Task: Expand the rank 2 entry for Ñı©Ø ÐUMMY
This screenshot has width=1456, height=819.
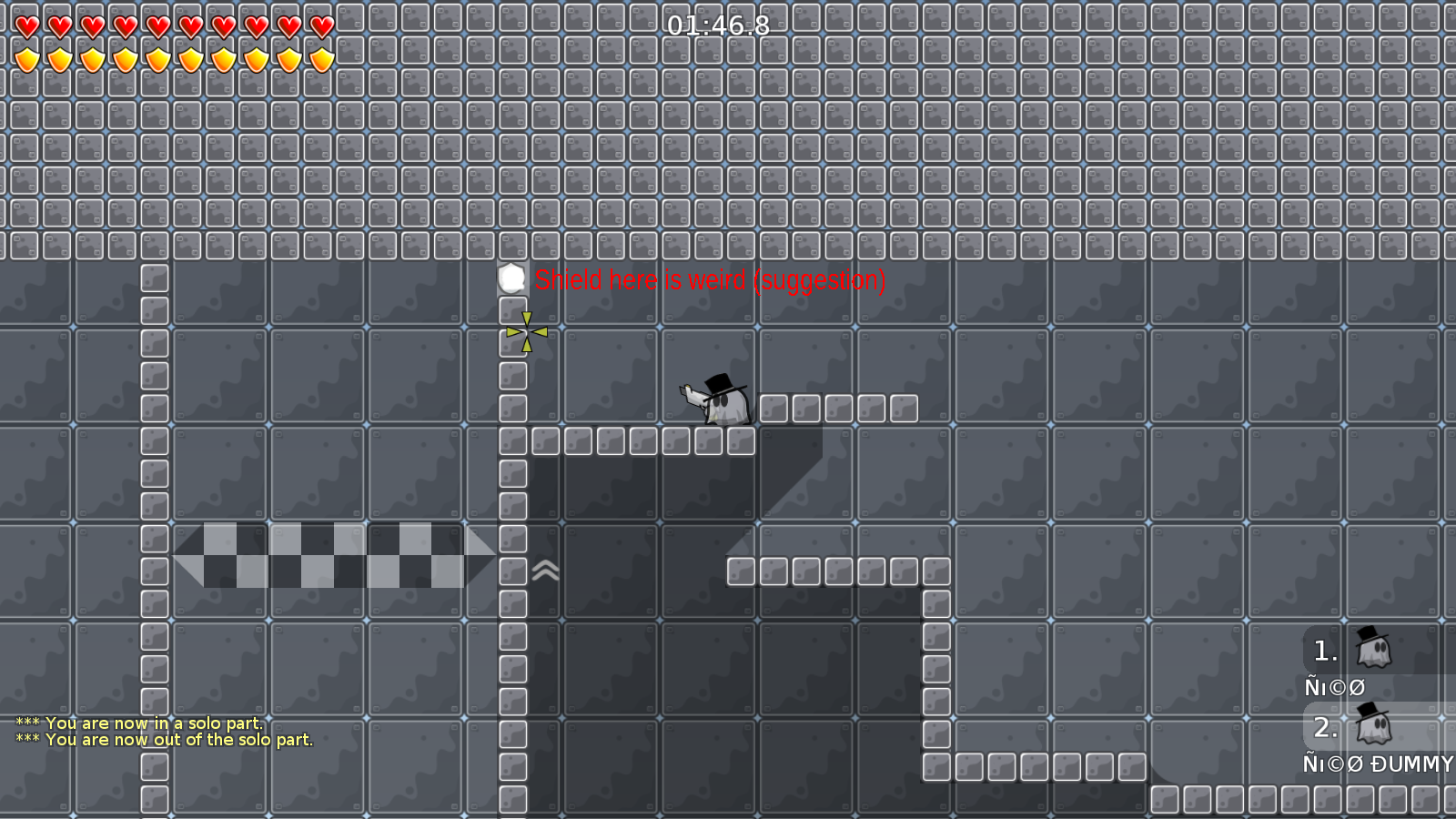Action: click(1324, 725)
